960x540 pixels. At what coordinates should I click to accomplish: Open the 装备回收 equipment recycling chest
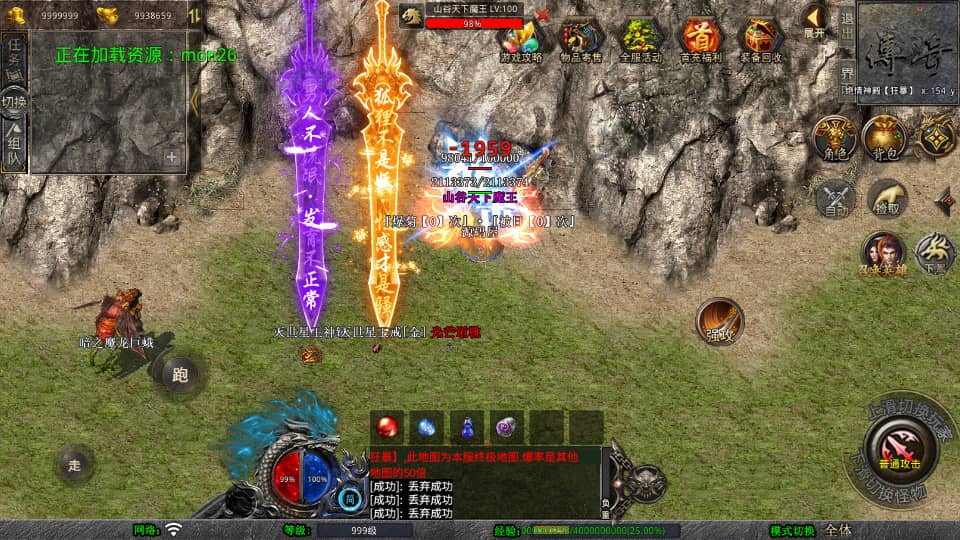tap(761, 41)
